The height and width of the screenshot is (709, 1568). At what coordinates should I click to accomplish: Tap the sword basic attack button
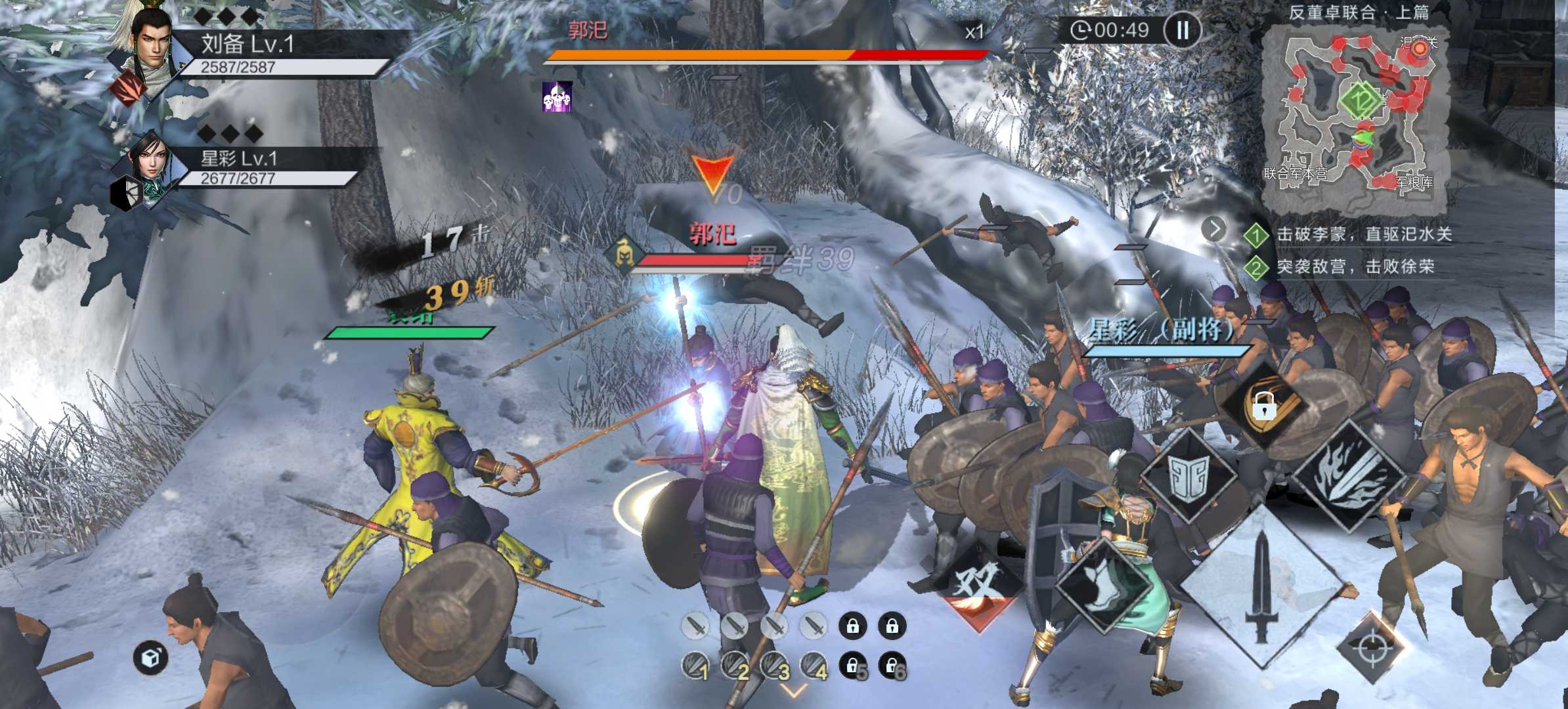pos(1262,586)
